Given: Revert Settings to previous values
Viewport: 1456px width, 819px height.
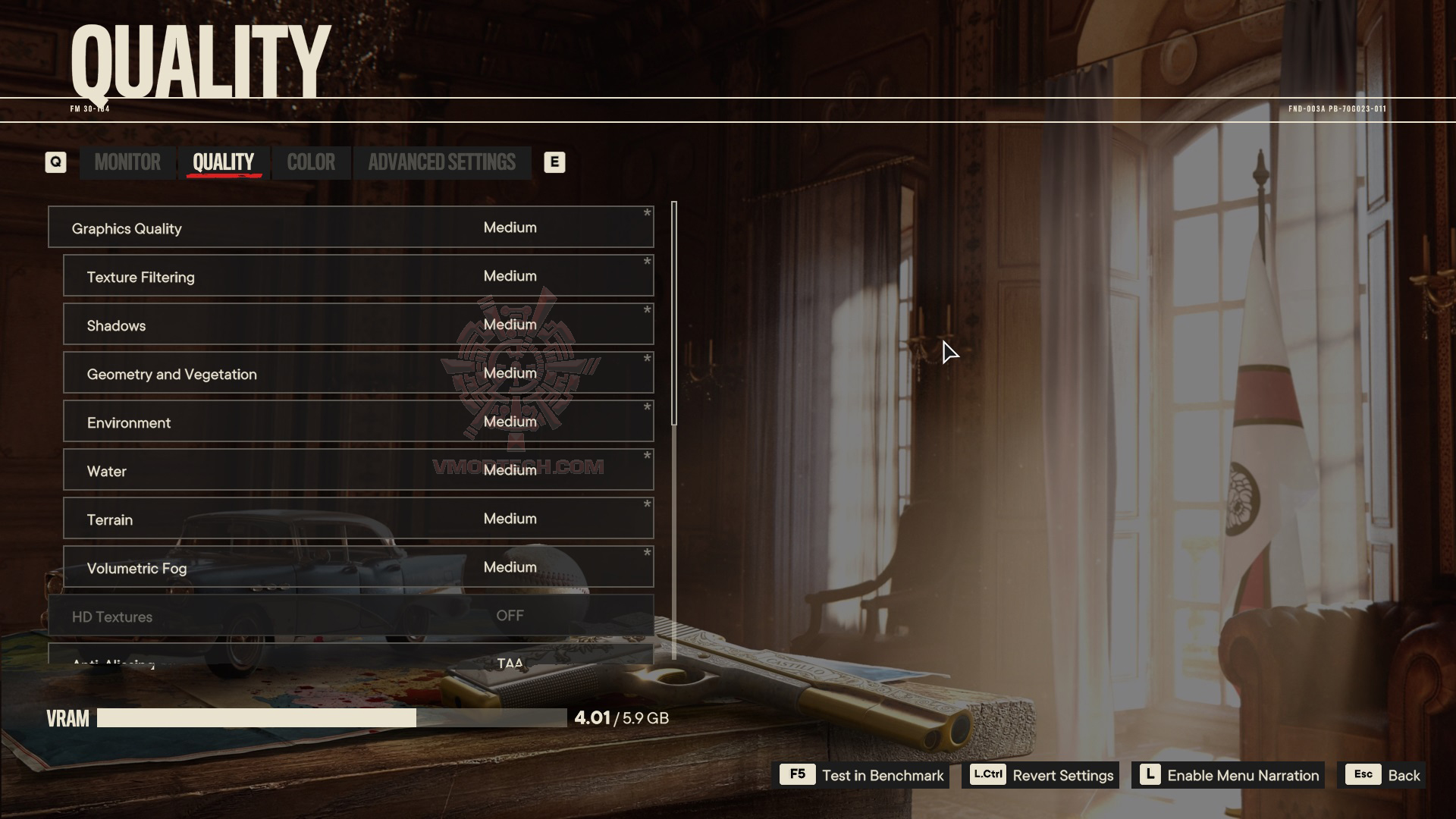Looking at the screenshot, I should point(1040,775).
